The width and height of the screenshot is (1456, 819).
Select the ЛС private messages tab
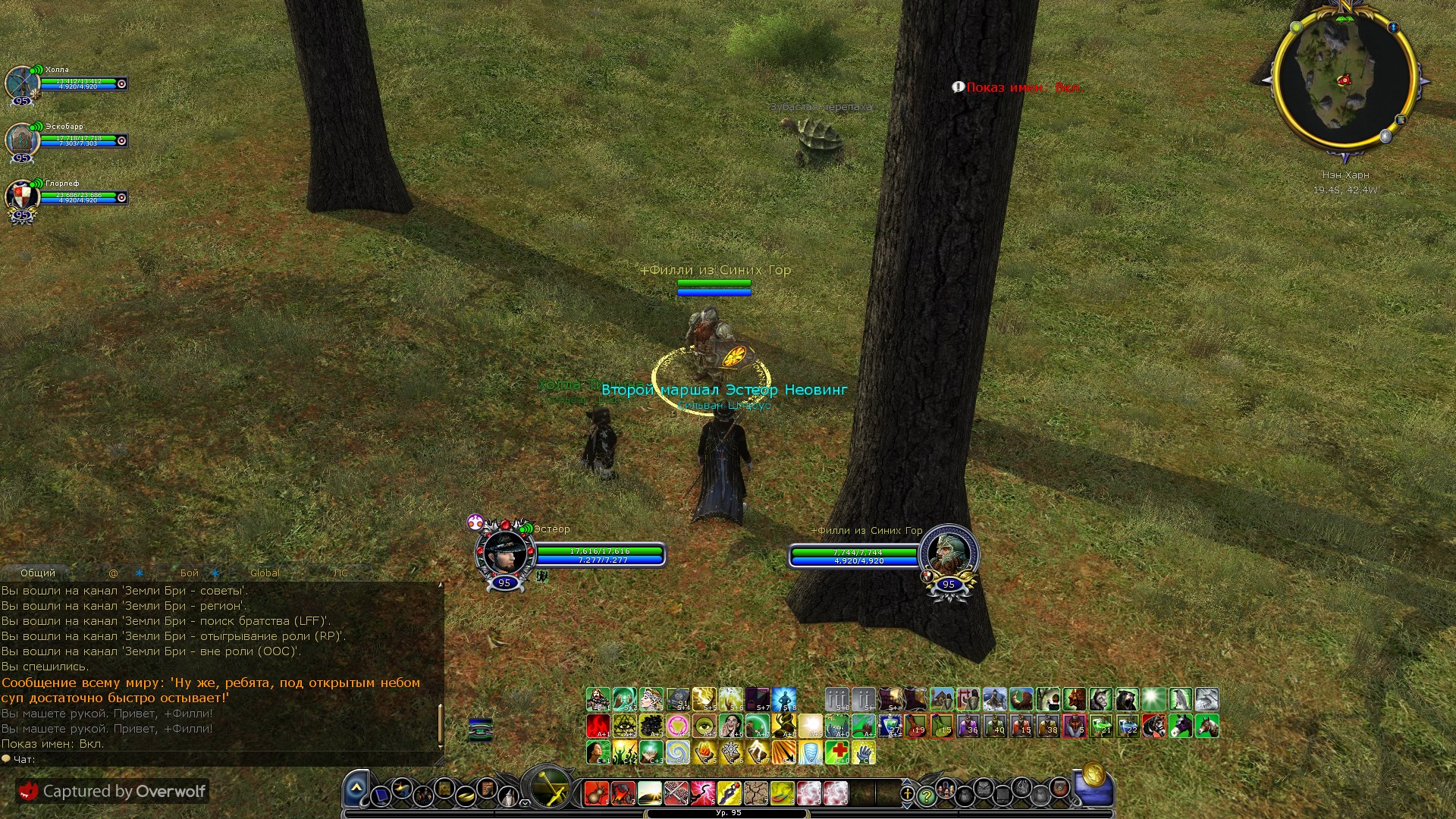click(x=340, y=573)
